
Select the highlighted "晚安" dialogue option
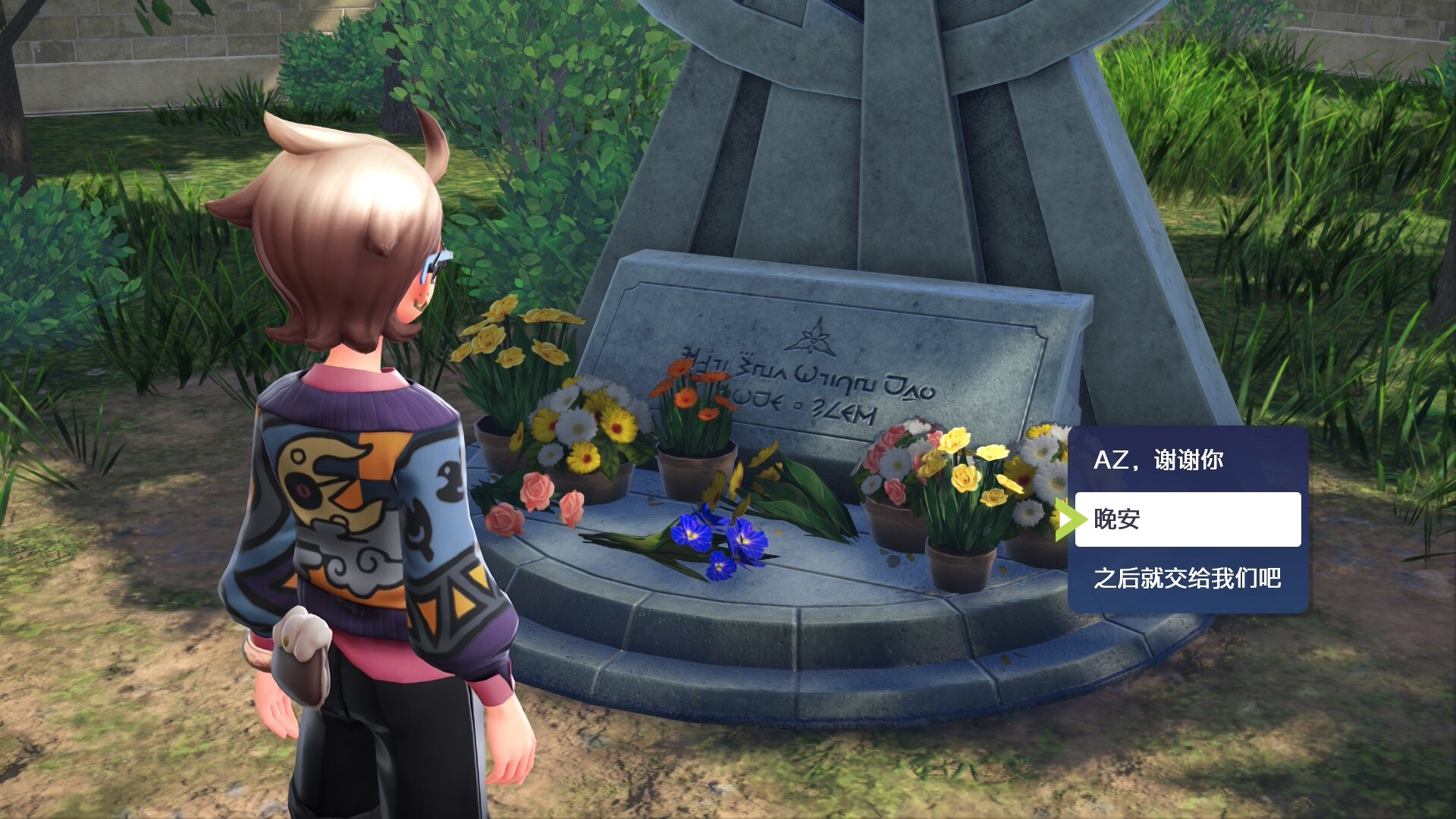(1187, 519)
